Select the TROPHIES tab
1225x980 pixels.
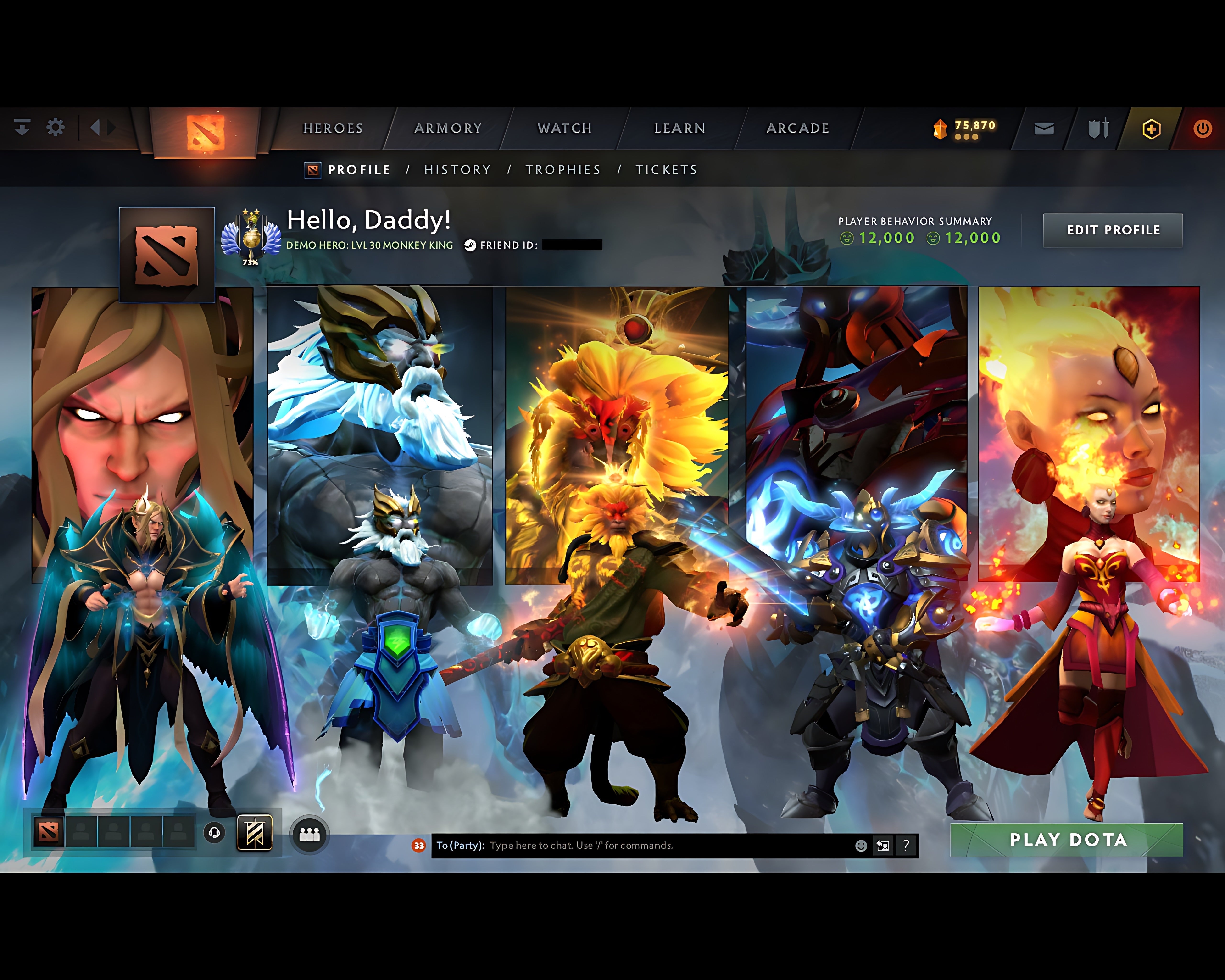562,169
